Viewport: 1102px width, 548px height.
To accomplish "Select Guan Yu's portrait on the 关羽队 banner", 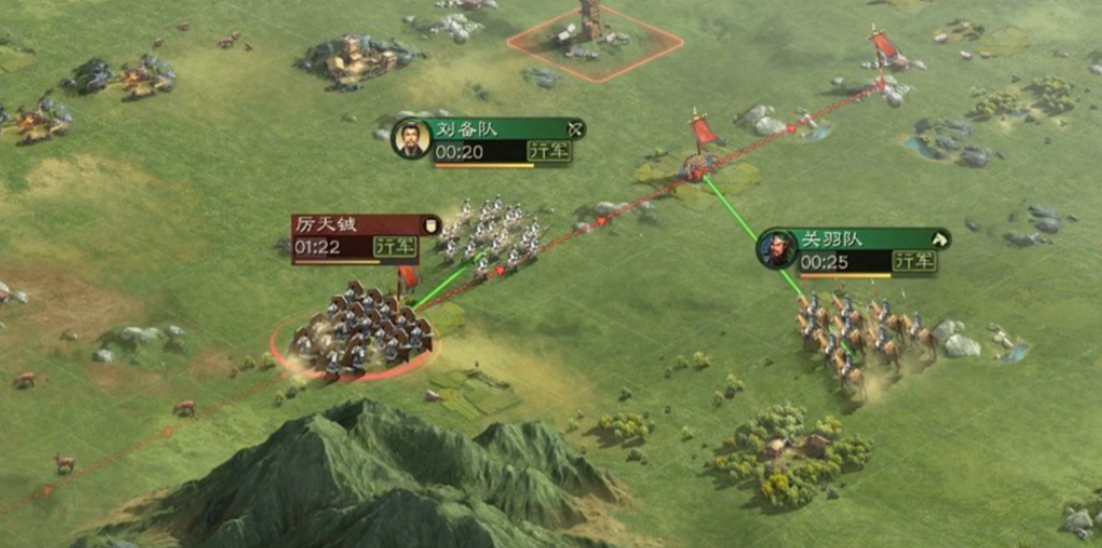I will click(x=776, y=248).
